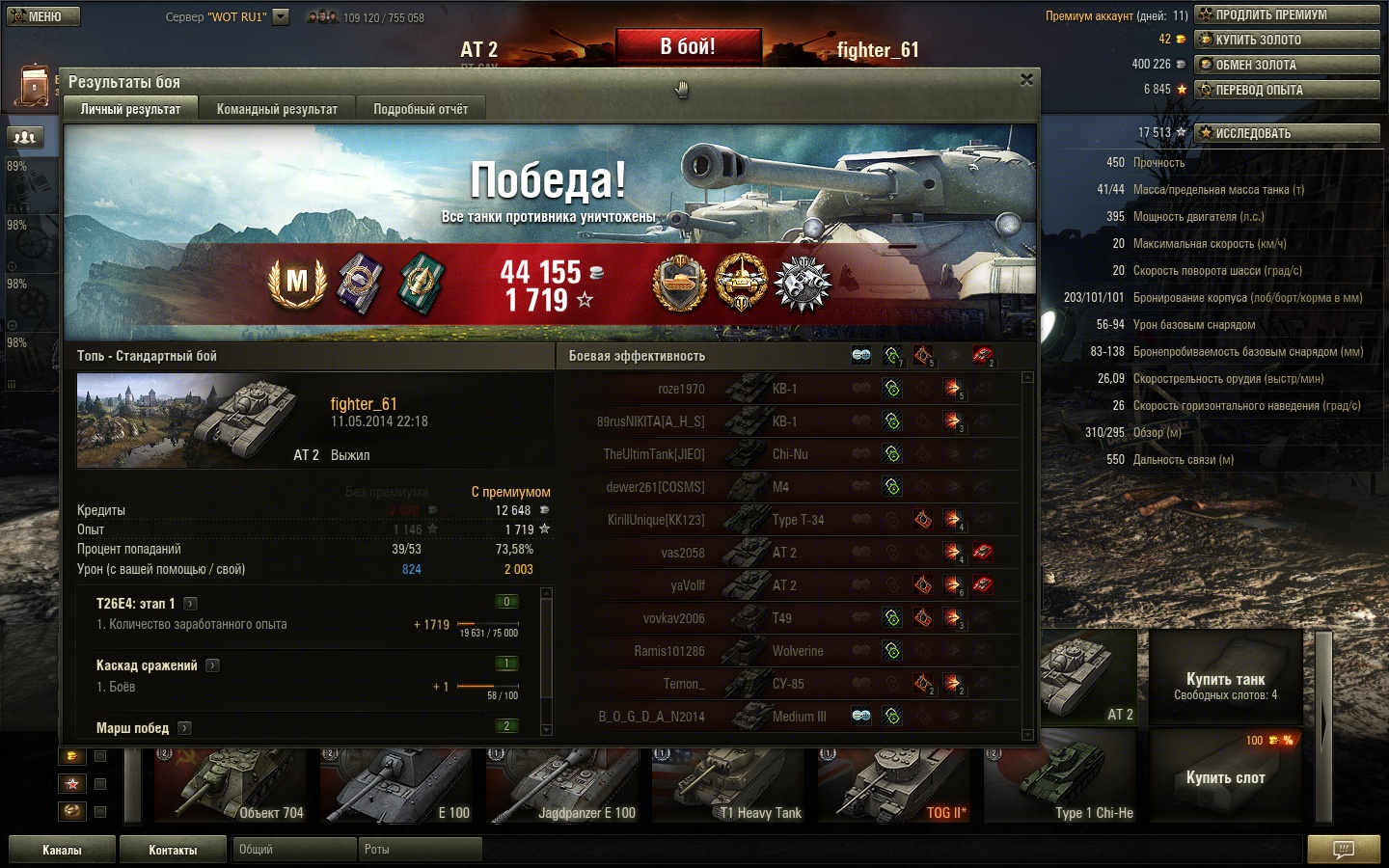Open the Контакты list
This screenshot has width=1389, height=868.
173,850
